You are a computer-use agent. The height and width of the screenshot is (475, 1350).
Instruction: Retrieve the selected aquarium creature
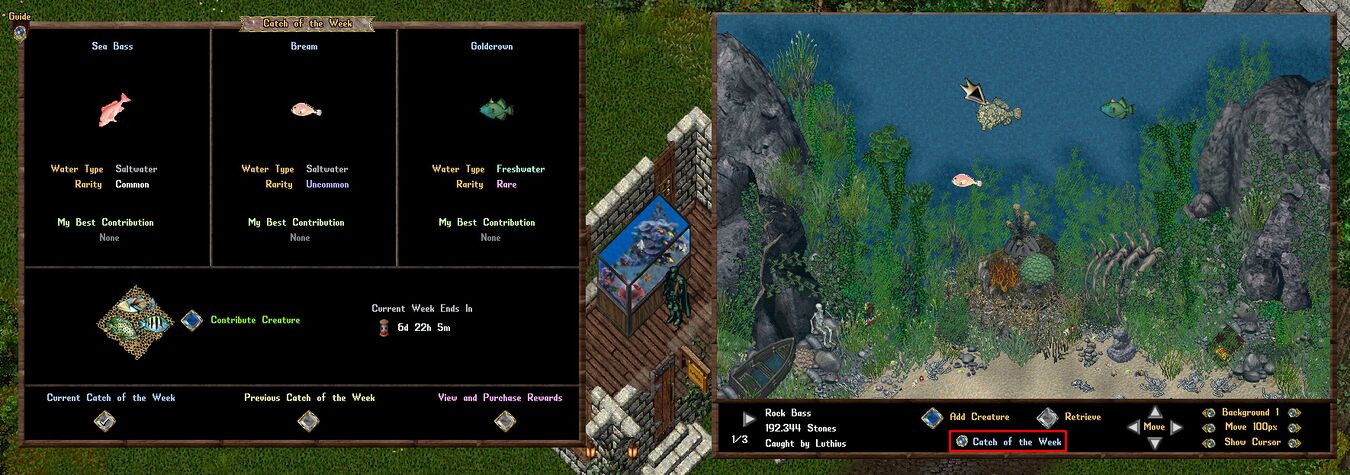tap(1047, 417)
